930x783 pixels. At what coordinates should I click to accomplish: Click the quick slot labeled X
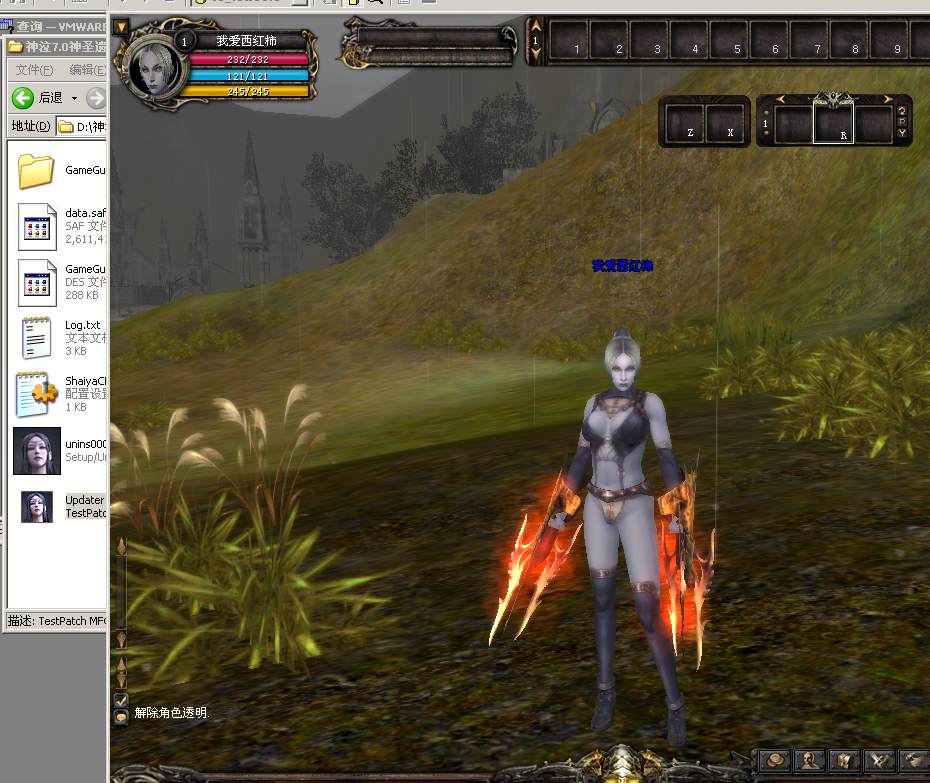727,123
